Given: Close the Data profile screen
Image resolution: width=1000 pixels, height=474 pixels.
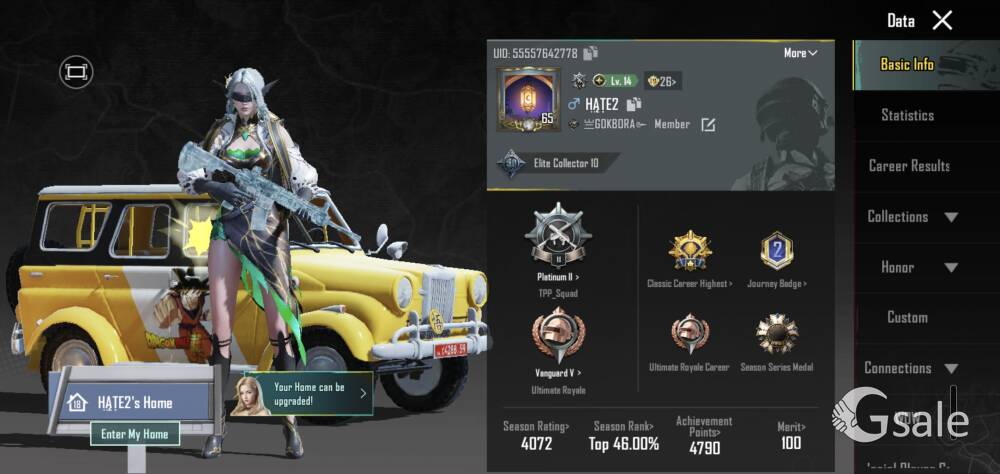Looking at the screenshot, I should 942,20.
